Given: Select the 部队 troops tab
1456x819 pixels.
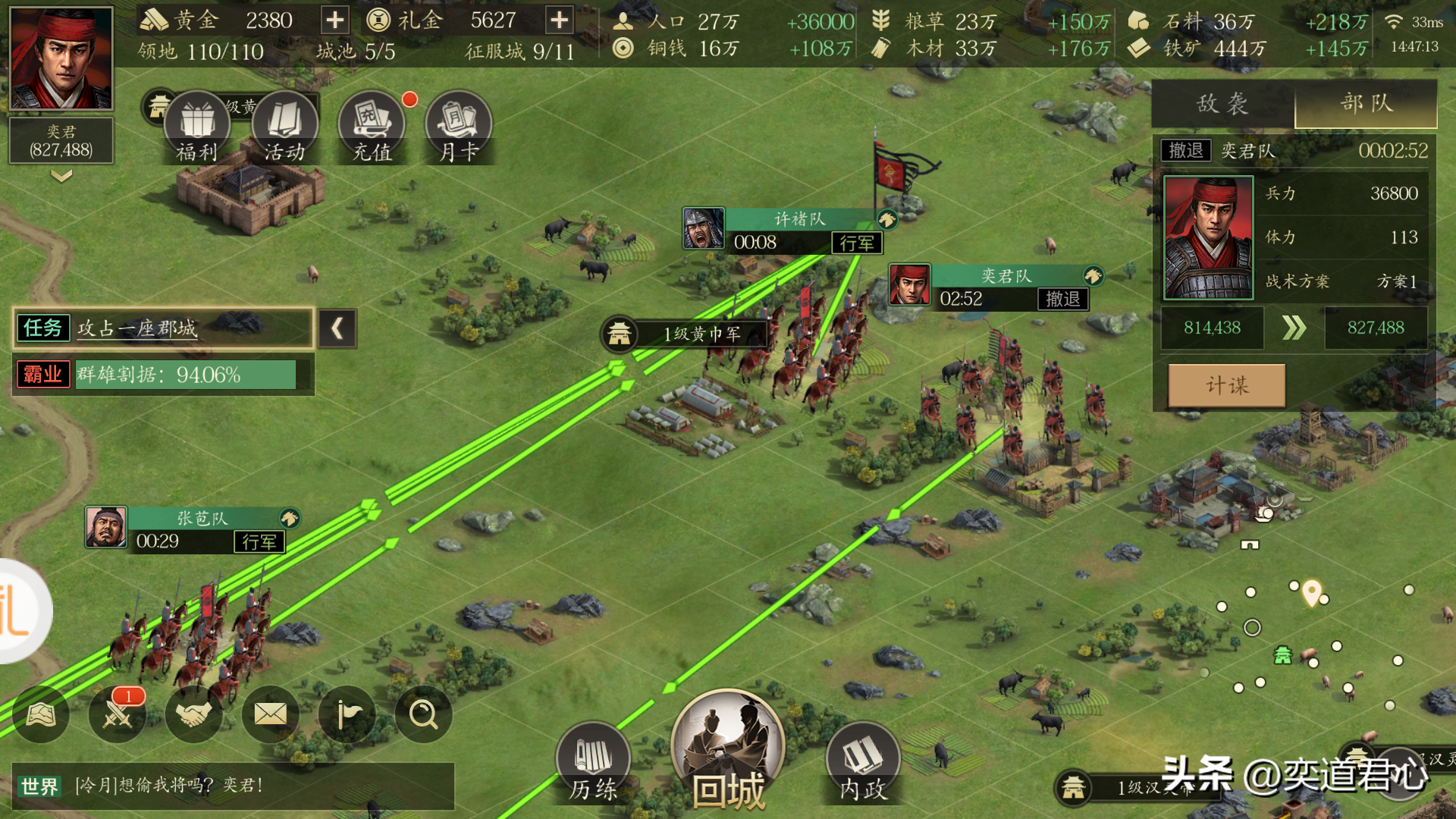Looking at the screenshot, I should (1366, 104).
